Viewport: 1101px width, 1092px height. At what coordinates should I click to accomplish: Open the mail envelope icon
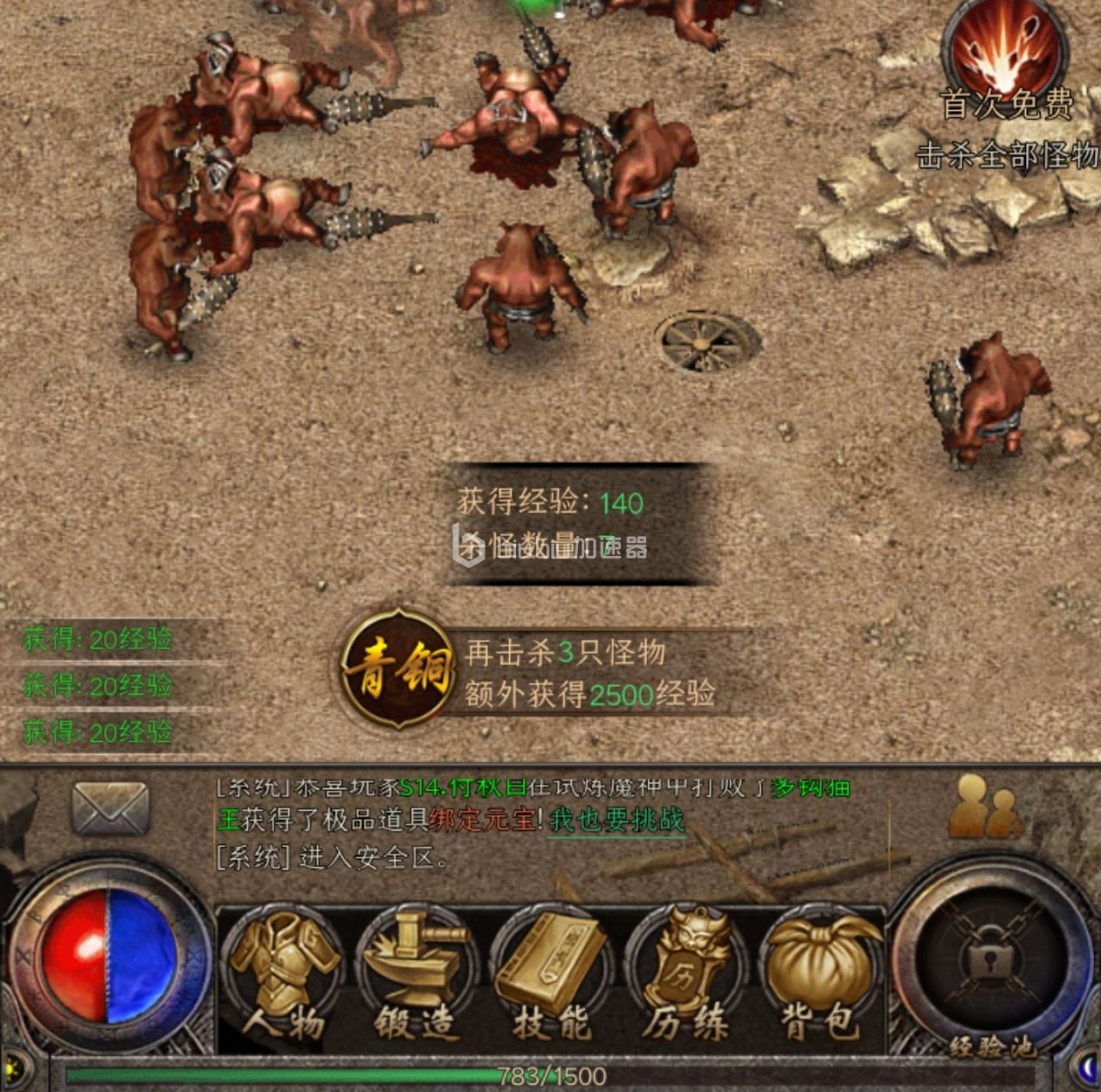tap(110, 808)
